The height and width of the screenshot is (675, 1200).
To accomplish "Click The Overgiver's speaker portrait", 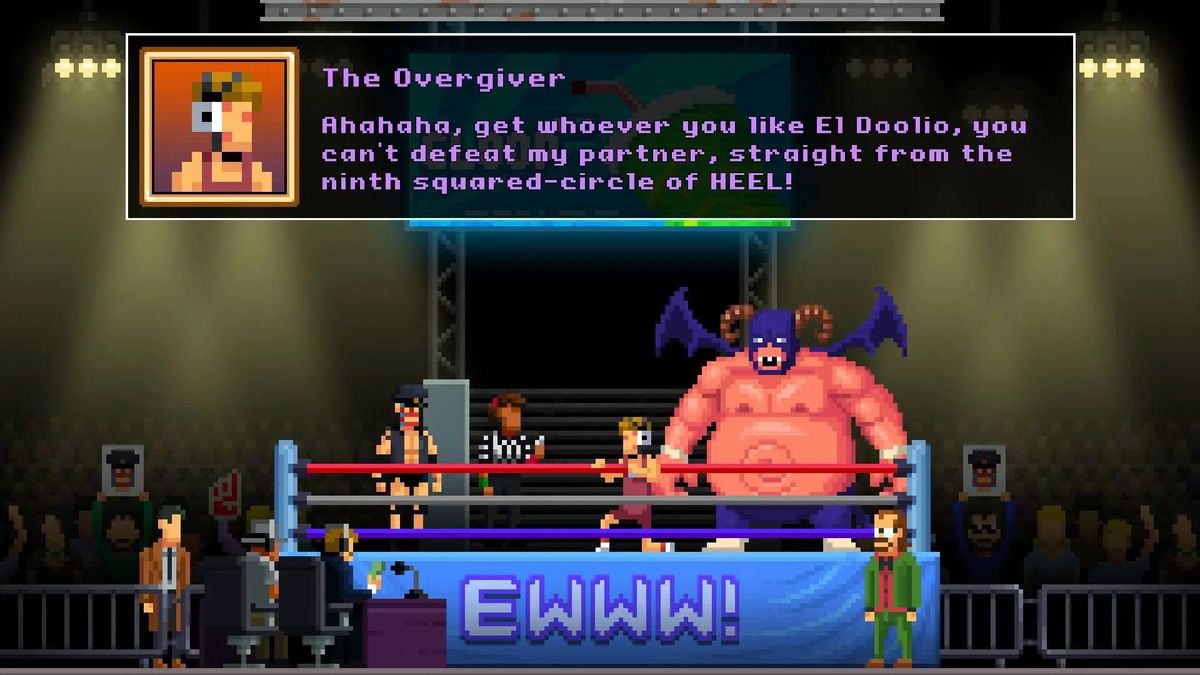I will [x=219, y=127].
